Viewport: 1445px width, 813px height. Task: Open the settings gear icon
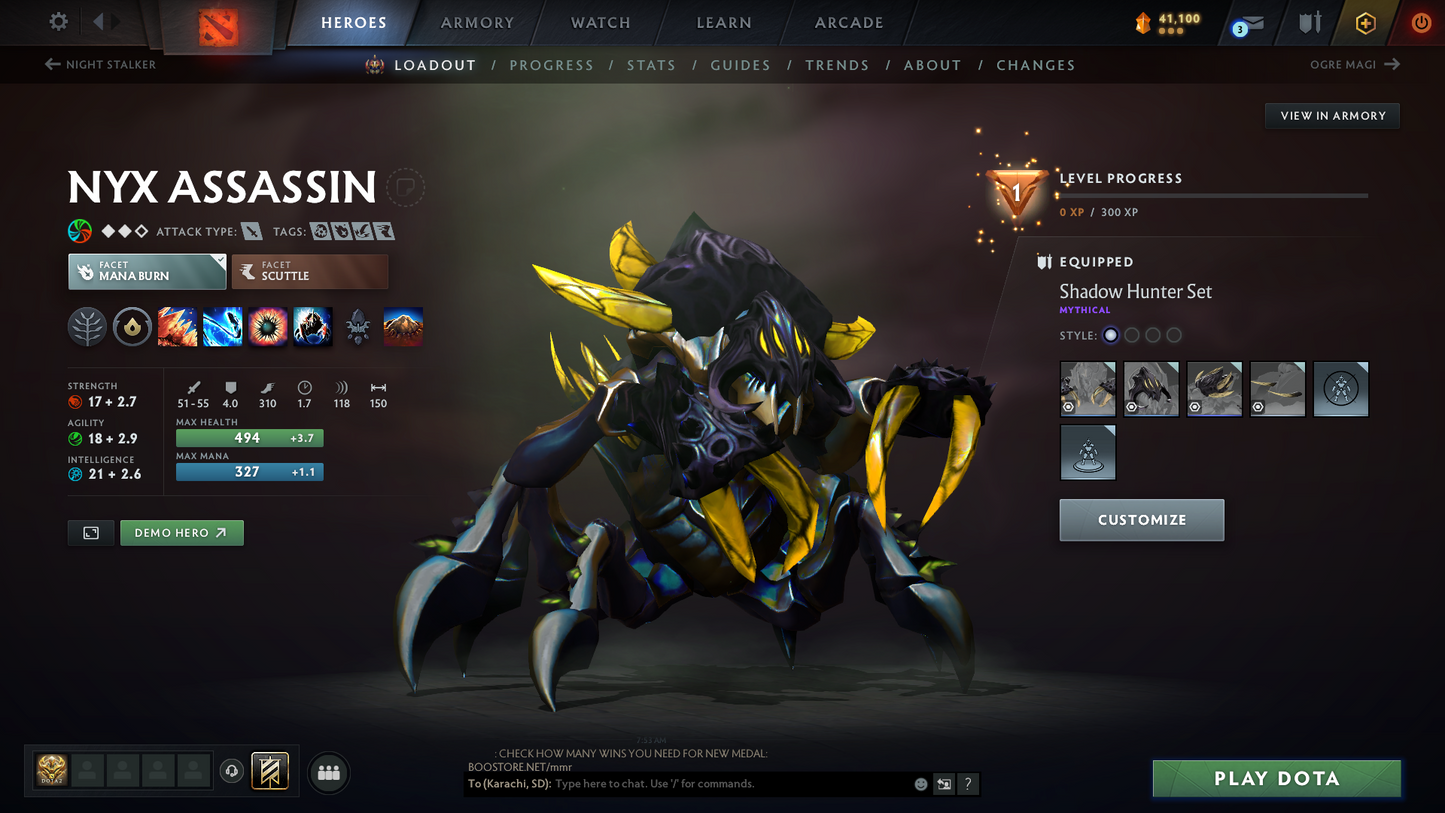click(56, 22)
